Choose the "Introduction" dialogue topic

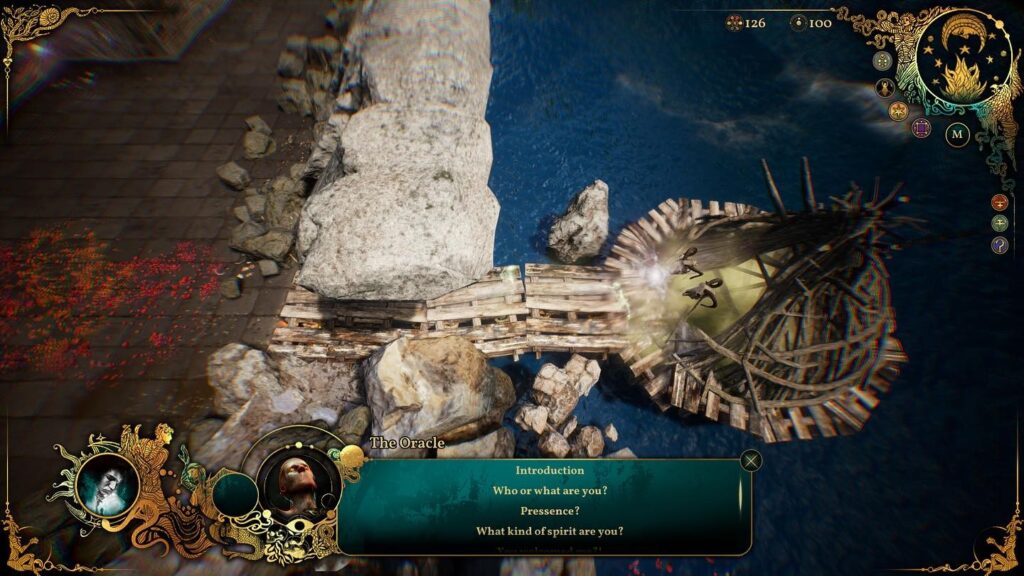(x=549, y=470)
